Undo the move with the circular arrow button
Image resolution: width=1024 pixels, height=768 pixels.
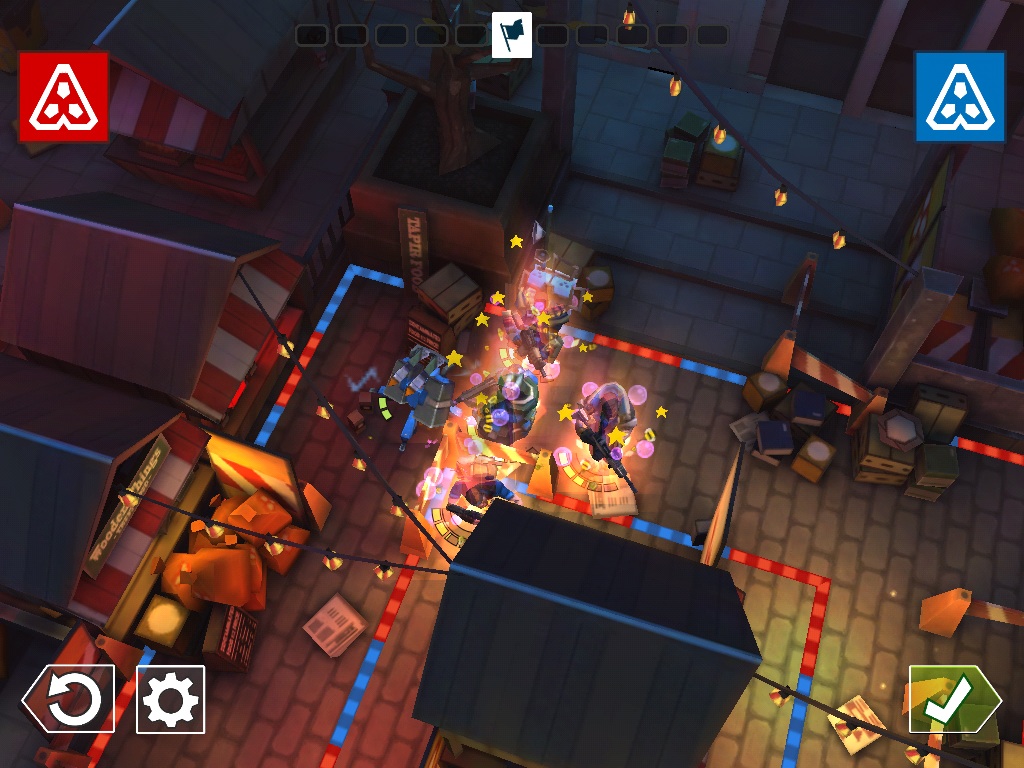70,699
